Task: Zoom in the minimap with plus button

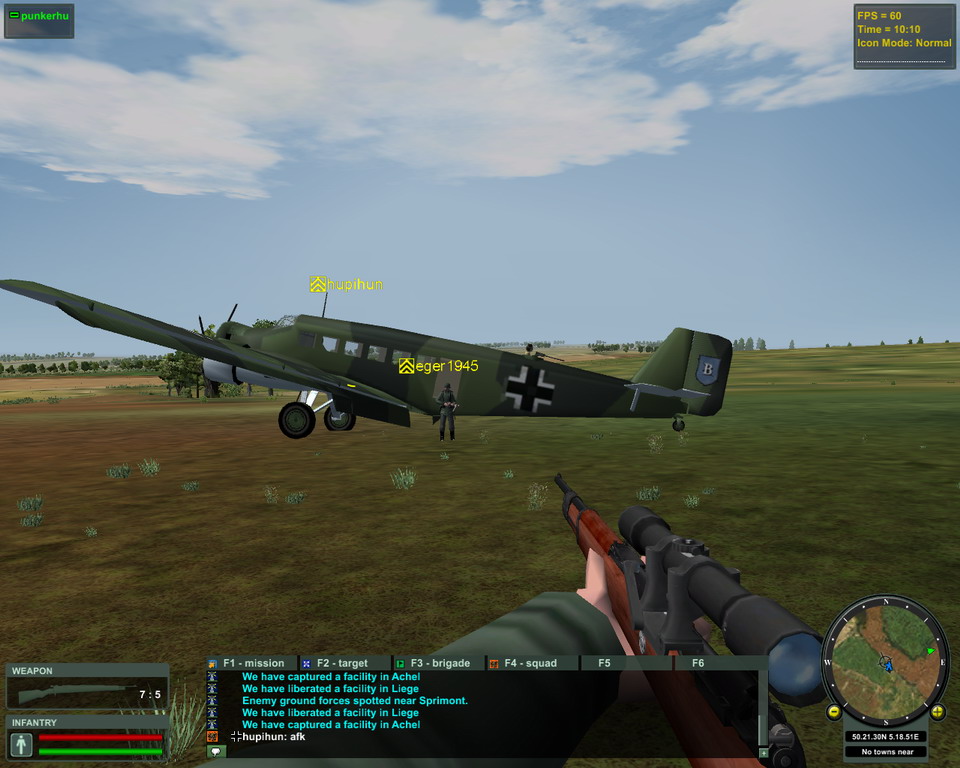Action: tap(937, 712)
